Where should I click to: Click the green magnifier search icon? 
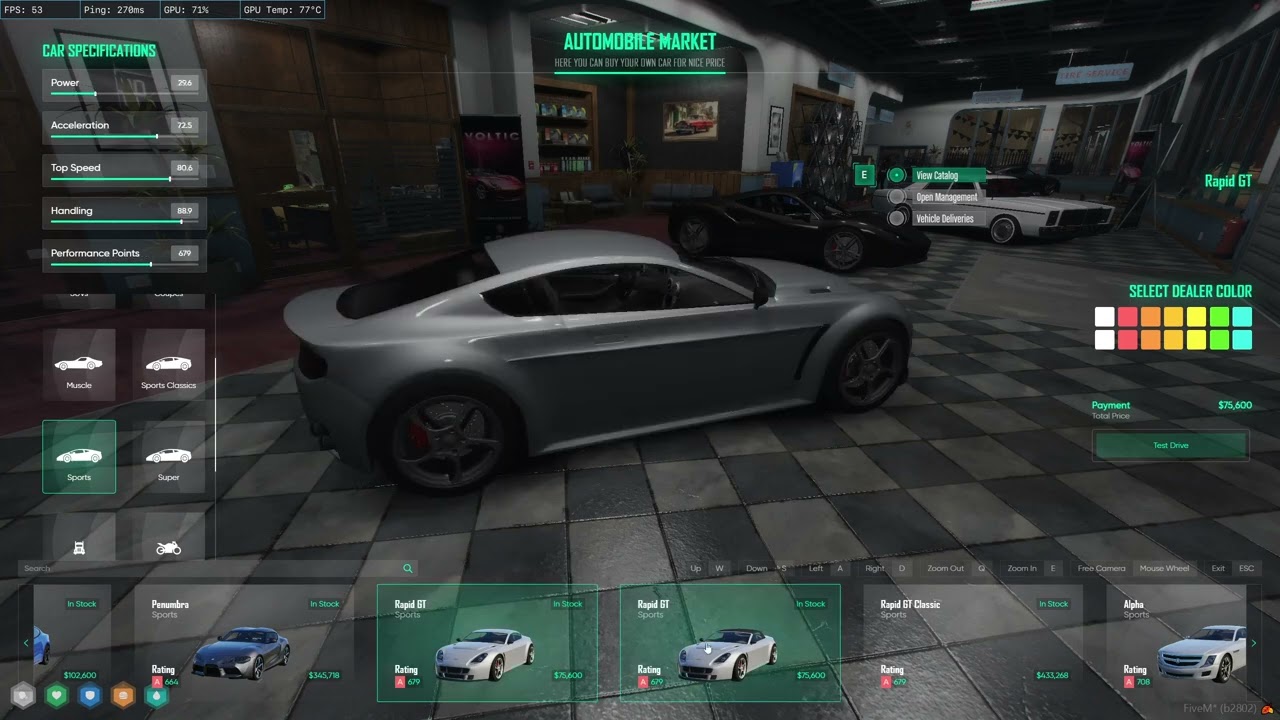(x=408, y=568)
